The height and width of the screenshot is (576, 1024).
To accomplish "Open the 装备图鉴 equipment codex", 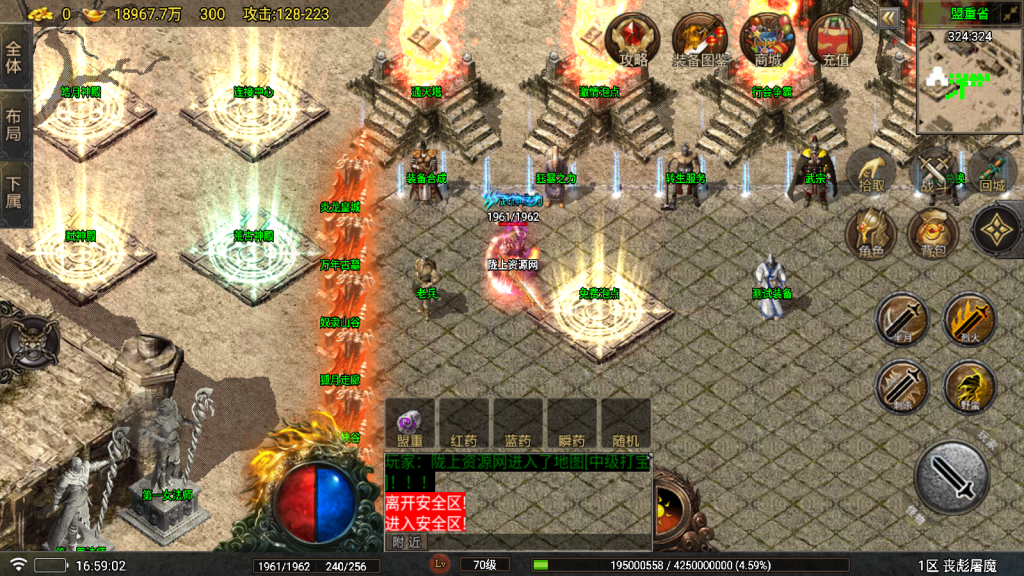I will [x=700, y=41].
